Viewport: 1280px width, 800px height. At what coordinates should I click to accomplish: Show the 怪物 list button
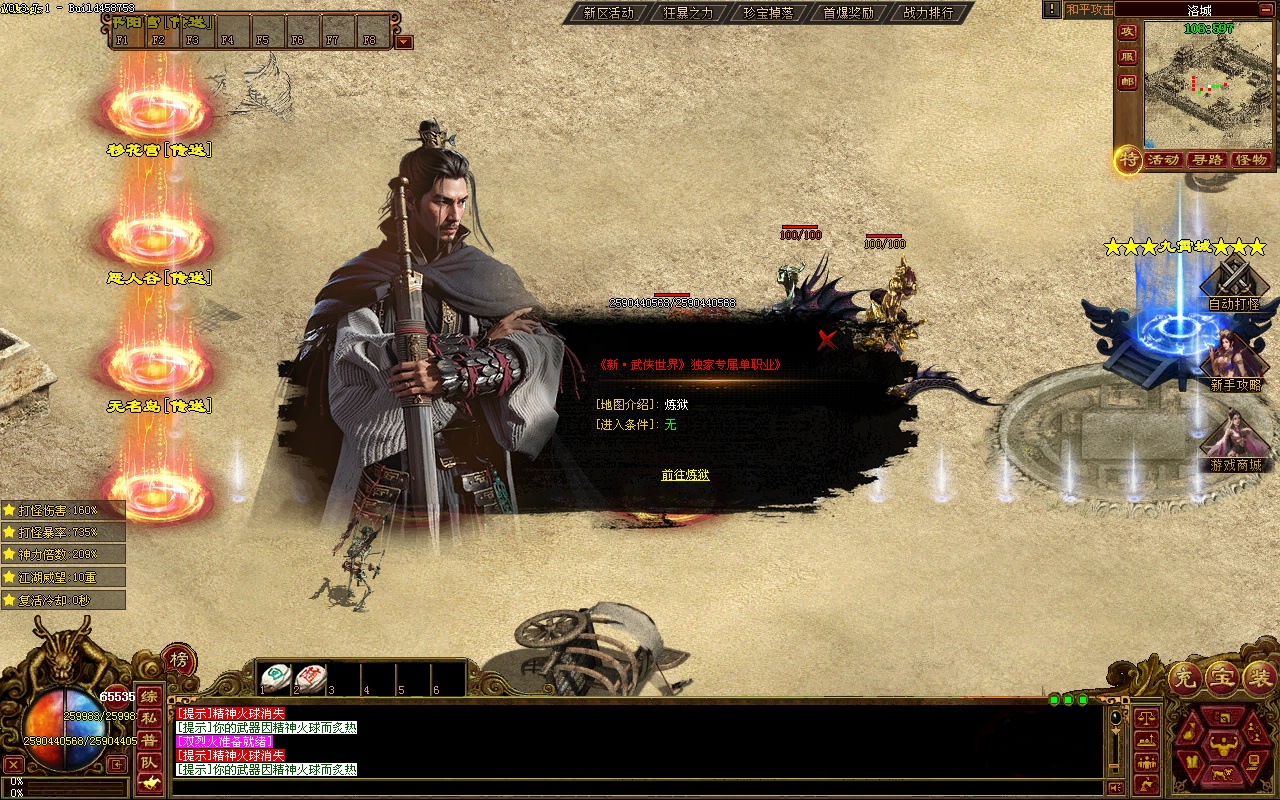point(1251,160)
